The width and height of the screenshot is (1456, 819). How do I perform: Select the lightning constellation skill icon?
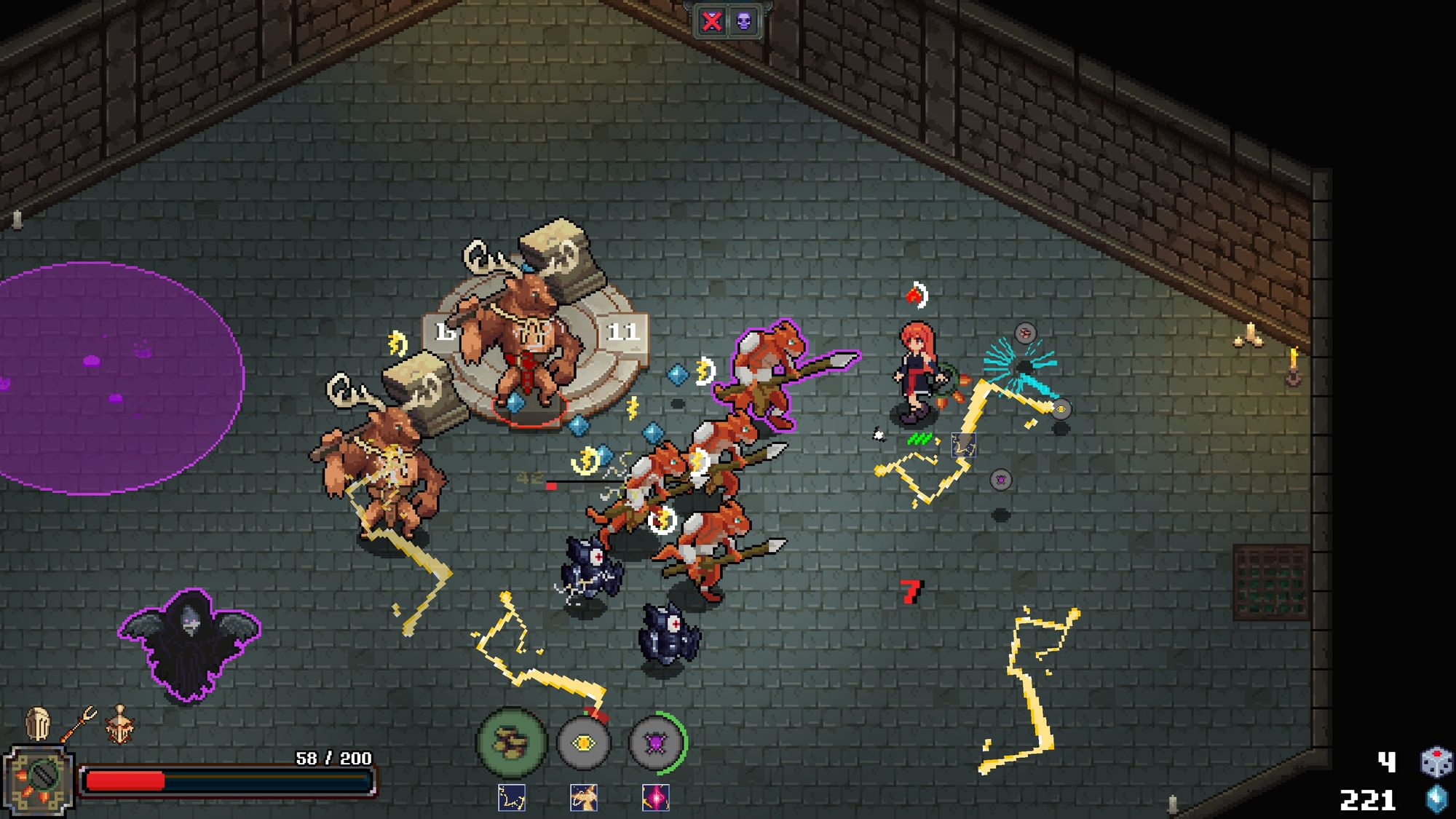point(512,798)
